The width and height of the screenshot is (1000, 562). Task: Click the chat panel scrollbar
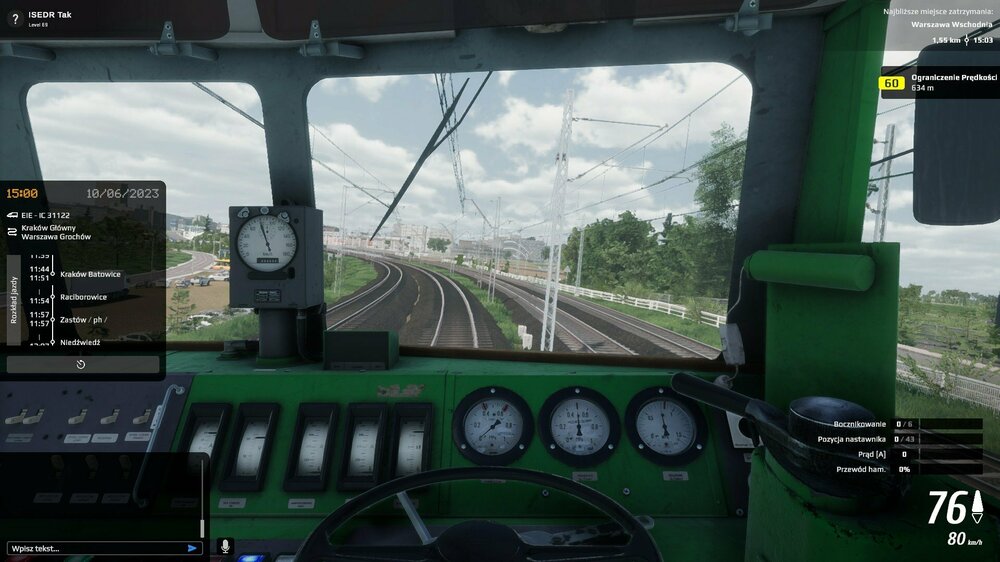202,500
